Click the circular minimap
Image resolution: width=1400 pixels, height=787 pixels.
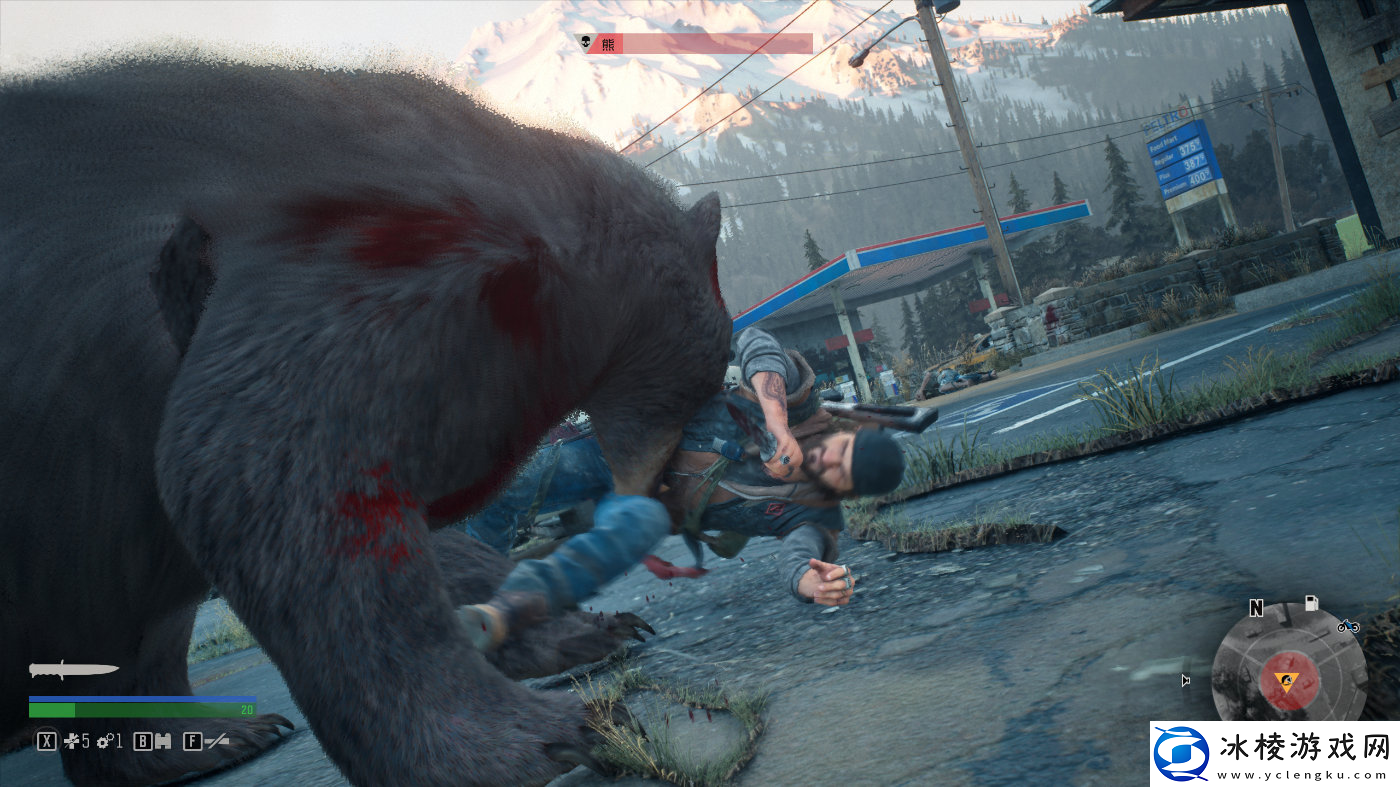pyautogui.click(x=1288, y=670)
